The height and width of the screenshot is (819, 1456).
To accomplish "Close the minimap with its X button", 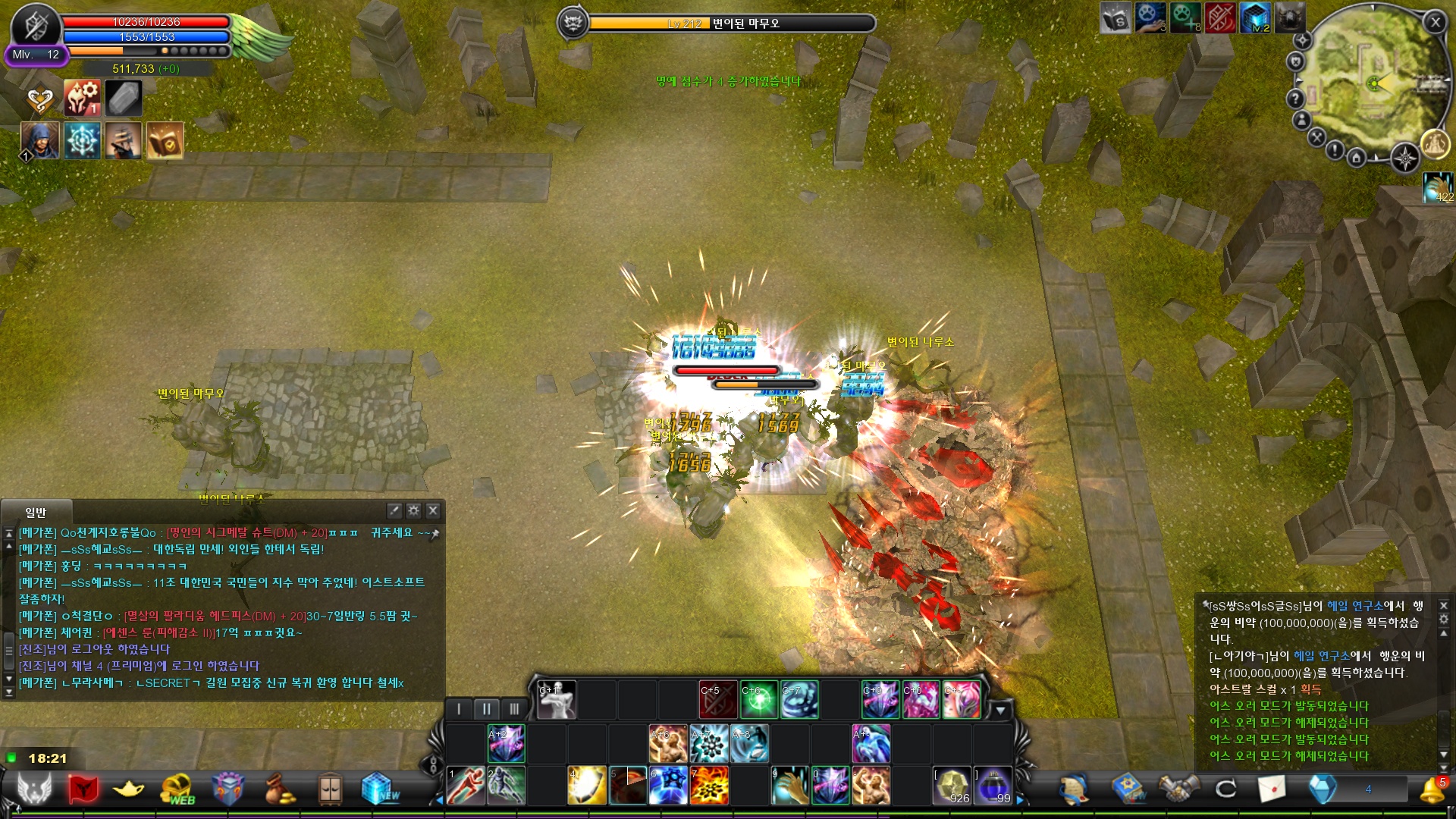I will 1436,23.
